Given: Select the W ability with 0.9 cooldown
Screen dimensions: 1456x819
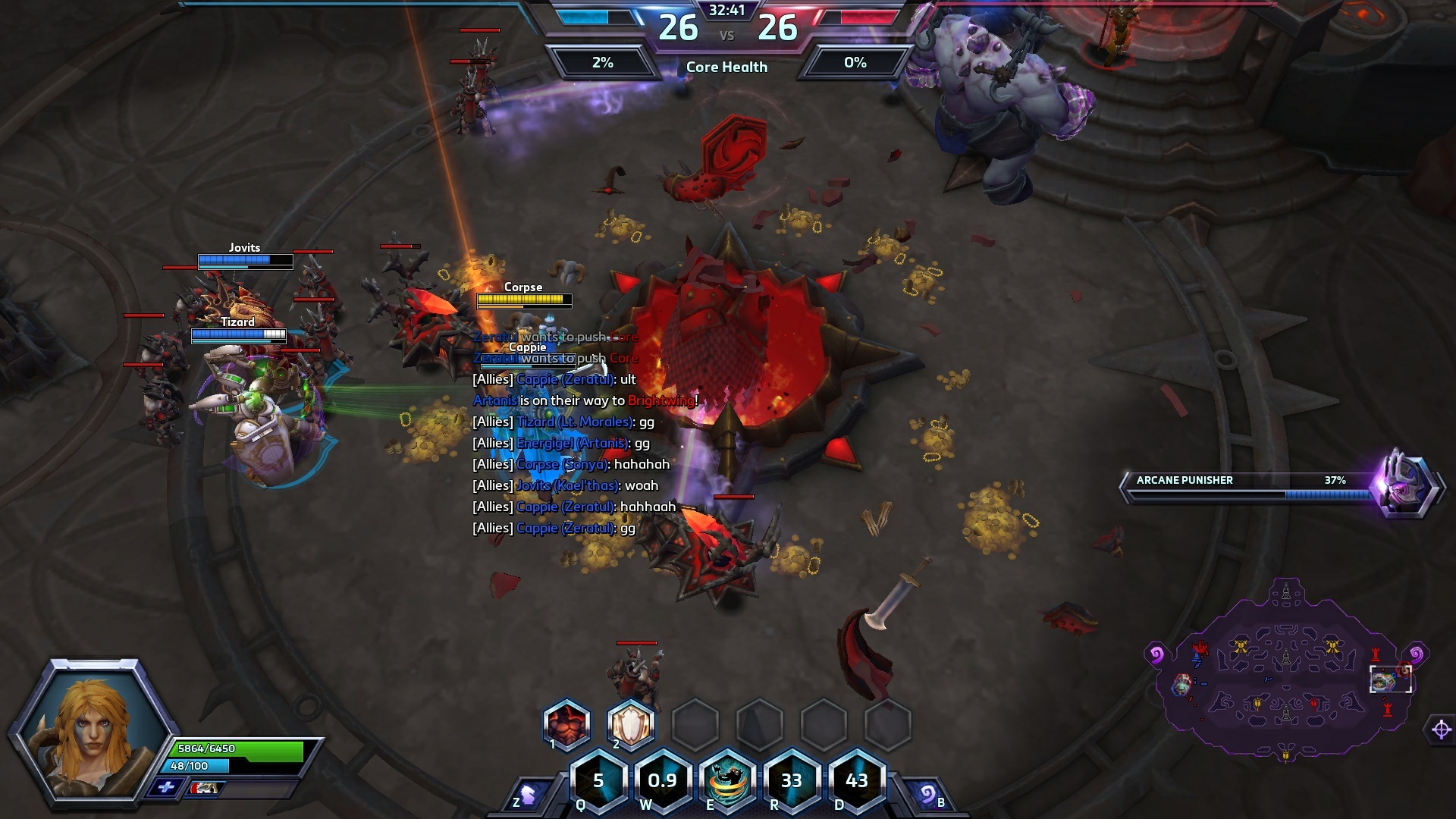Looking at the screenshot, I should point(662,781).
